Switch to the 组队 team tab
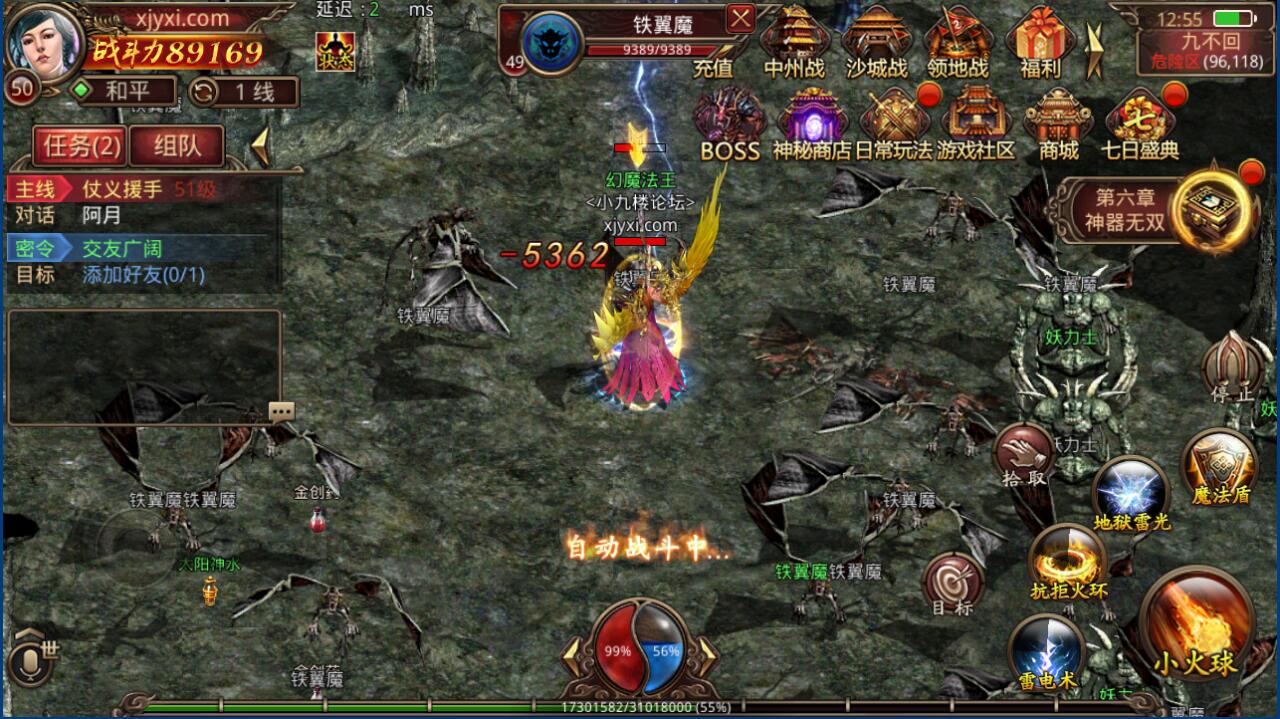Image resolution: width=1280 pixels, height=719 pixels. (177, 146)
